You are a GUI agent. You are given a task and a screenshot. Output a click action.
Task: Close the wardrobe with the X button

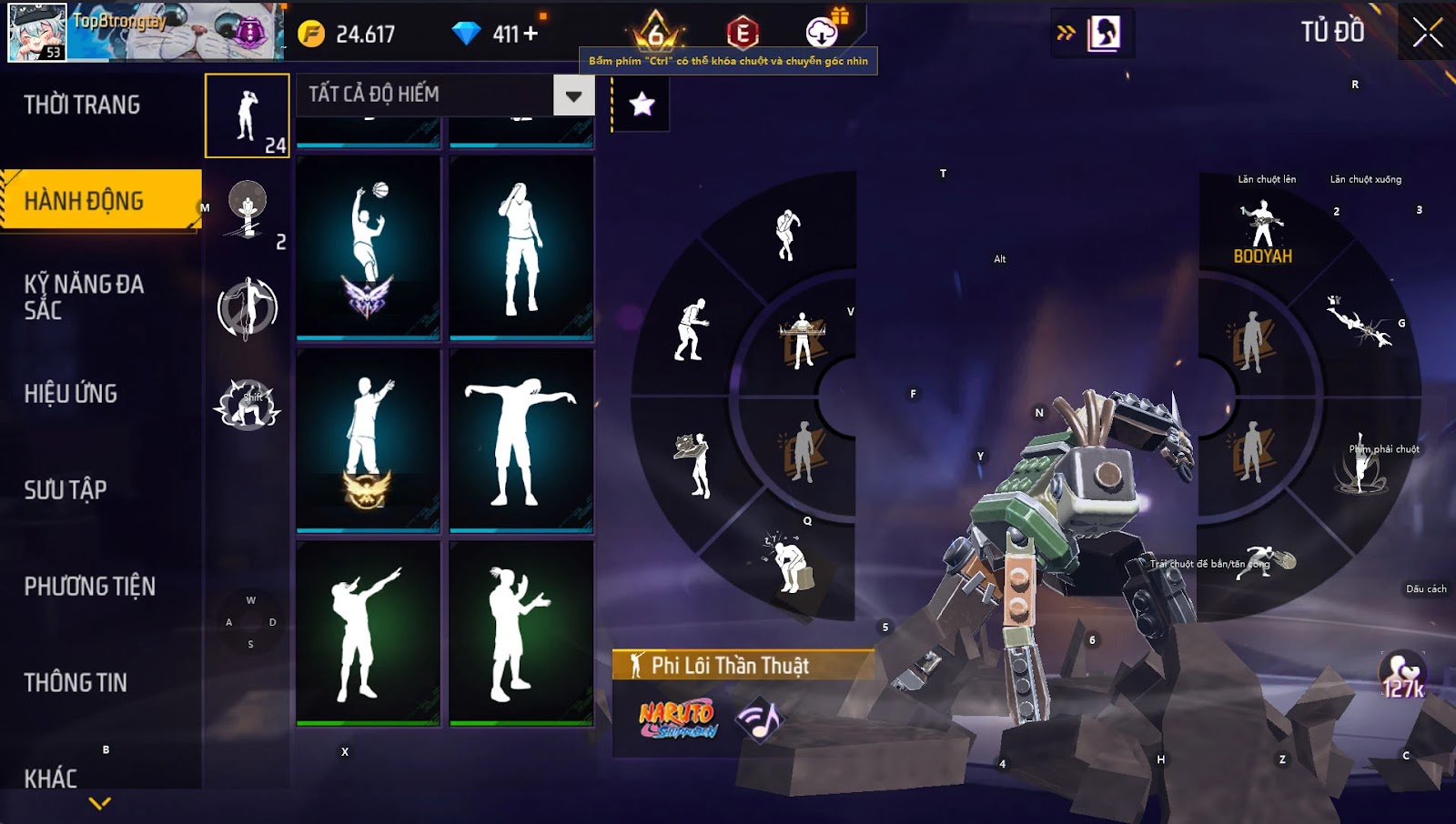tap(1427, 34)
